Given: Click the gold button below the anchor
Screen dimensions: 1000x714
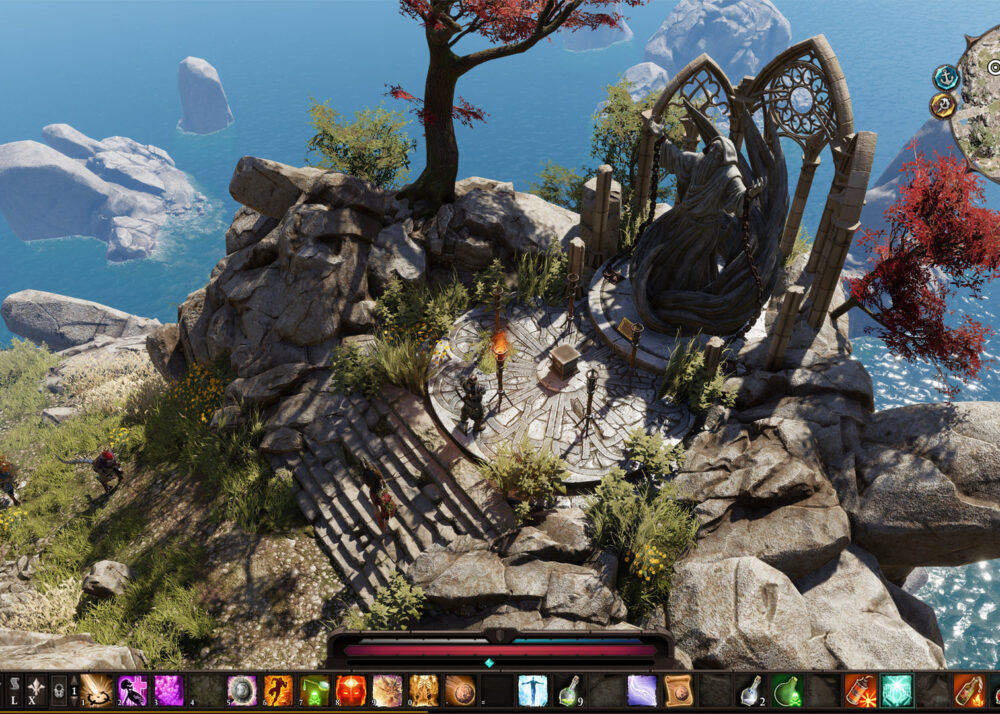Looking at the screenshot, I should point(943,105).
